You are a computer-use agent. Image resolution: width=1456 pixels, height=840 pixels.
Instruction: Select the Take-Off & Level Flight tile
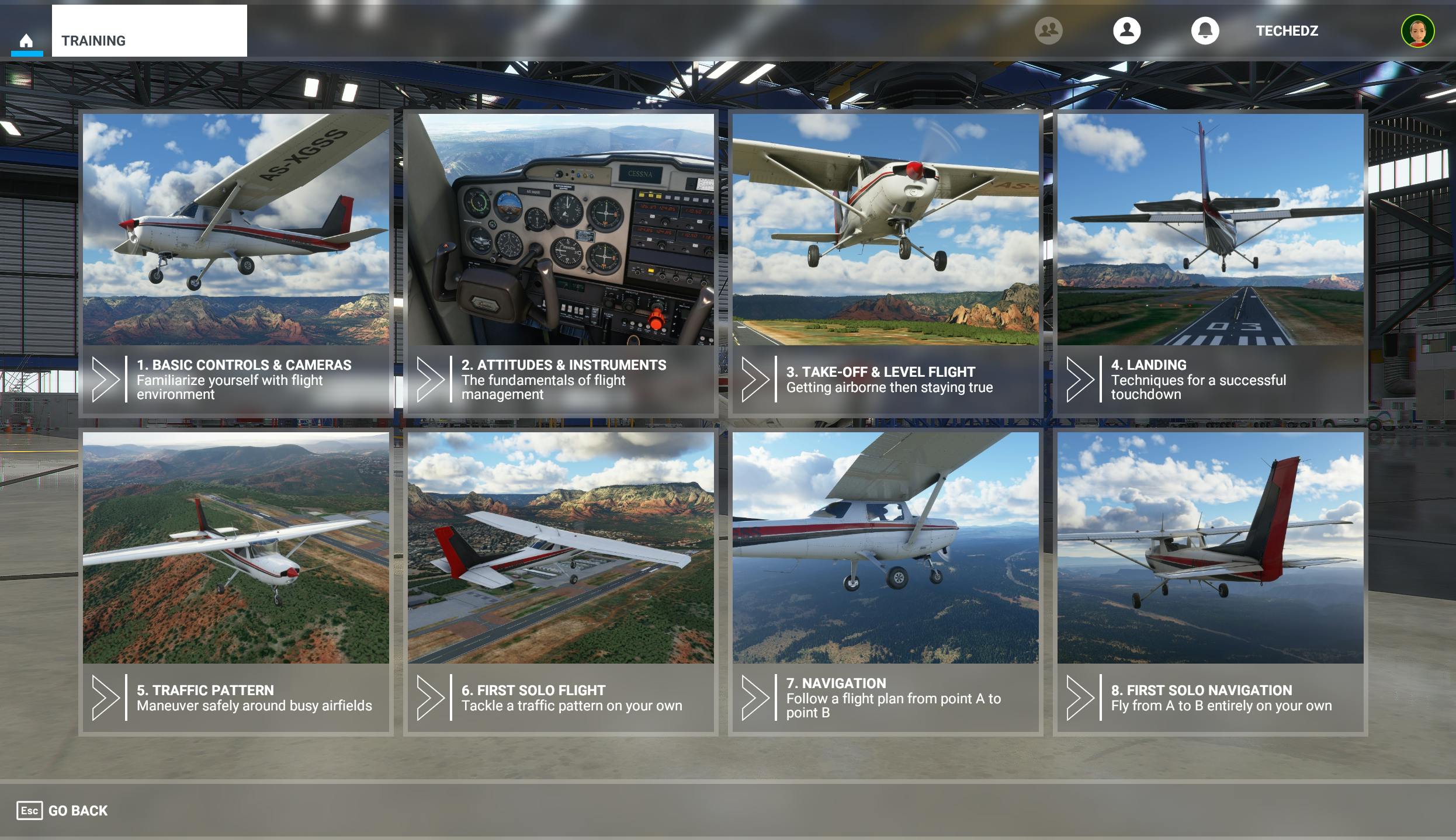click(x=885, y=234)
